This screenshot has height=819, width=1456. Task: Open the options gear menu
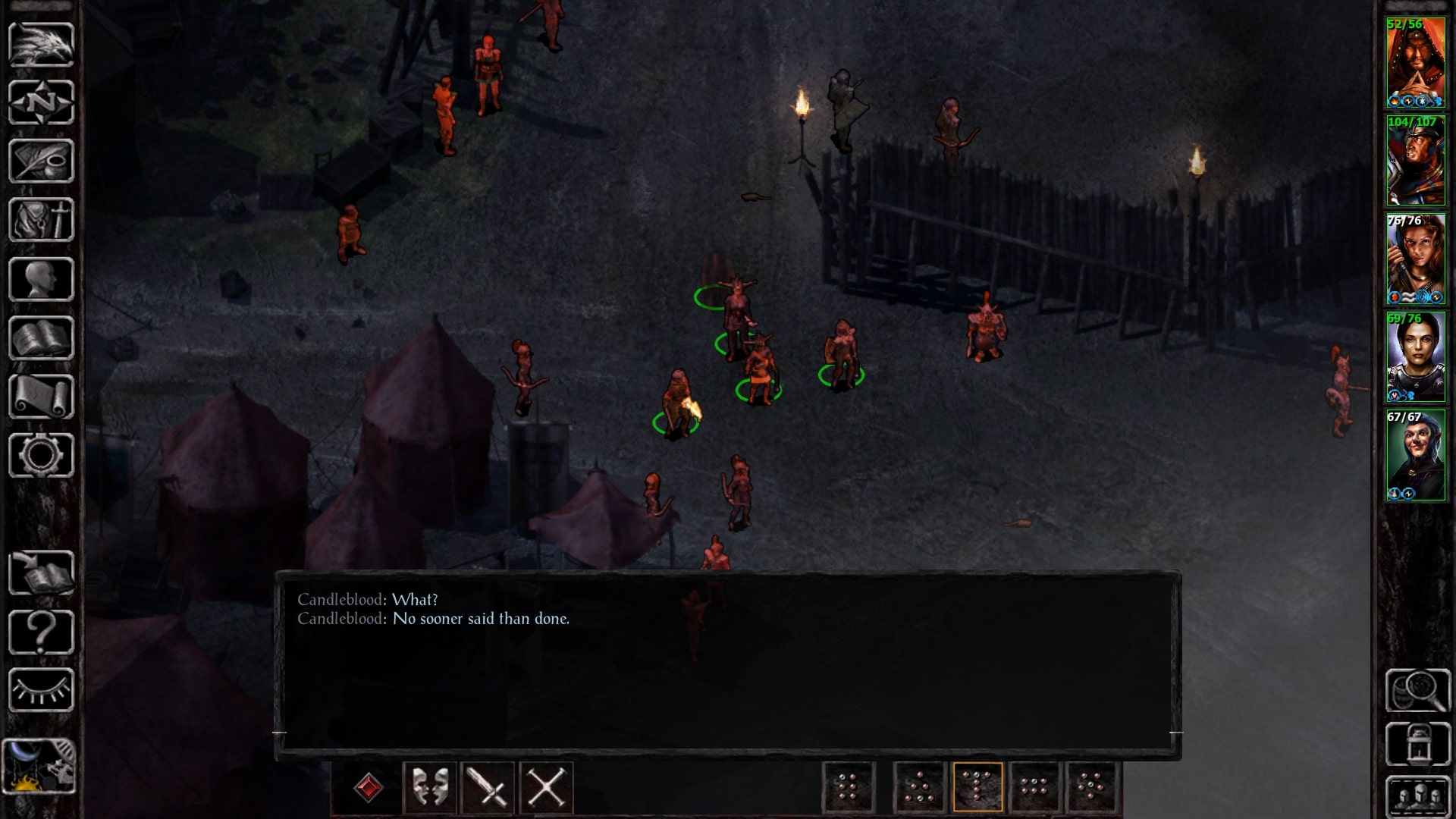(x=41, y=455)
